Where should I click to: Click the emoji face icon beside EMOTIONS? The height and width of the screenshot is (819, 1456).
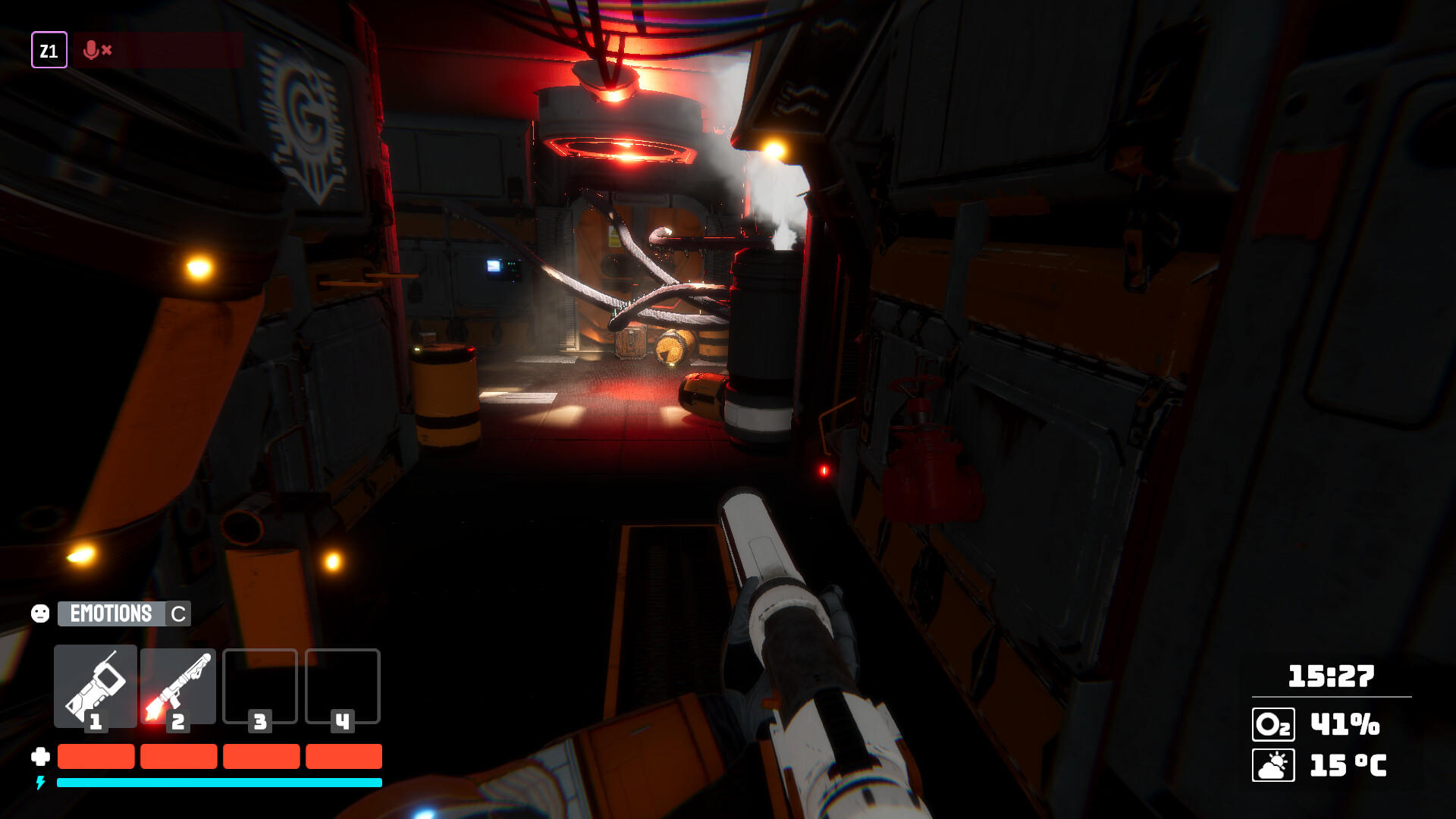(x=40, y=613)
